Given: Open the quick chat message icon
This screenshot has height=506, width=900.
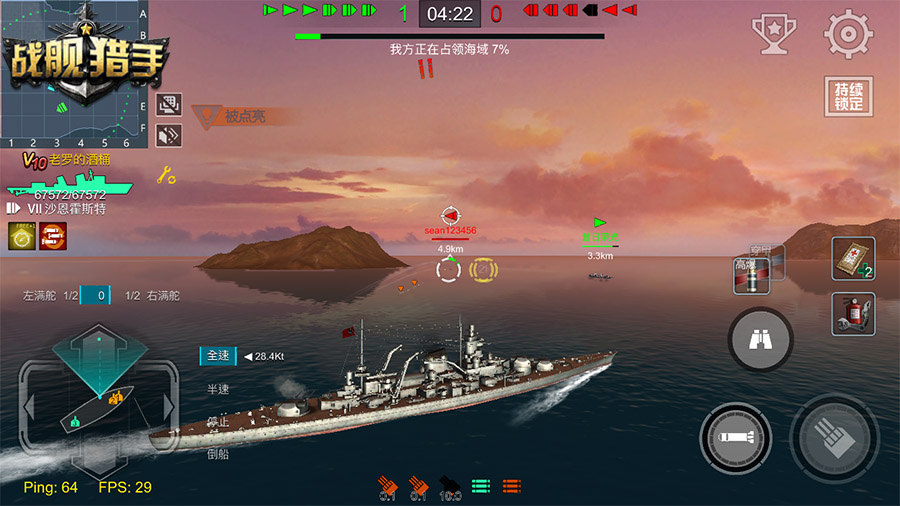Looking at the screenshot, I should (x=169, y=102).
